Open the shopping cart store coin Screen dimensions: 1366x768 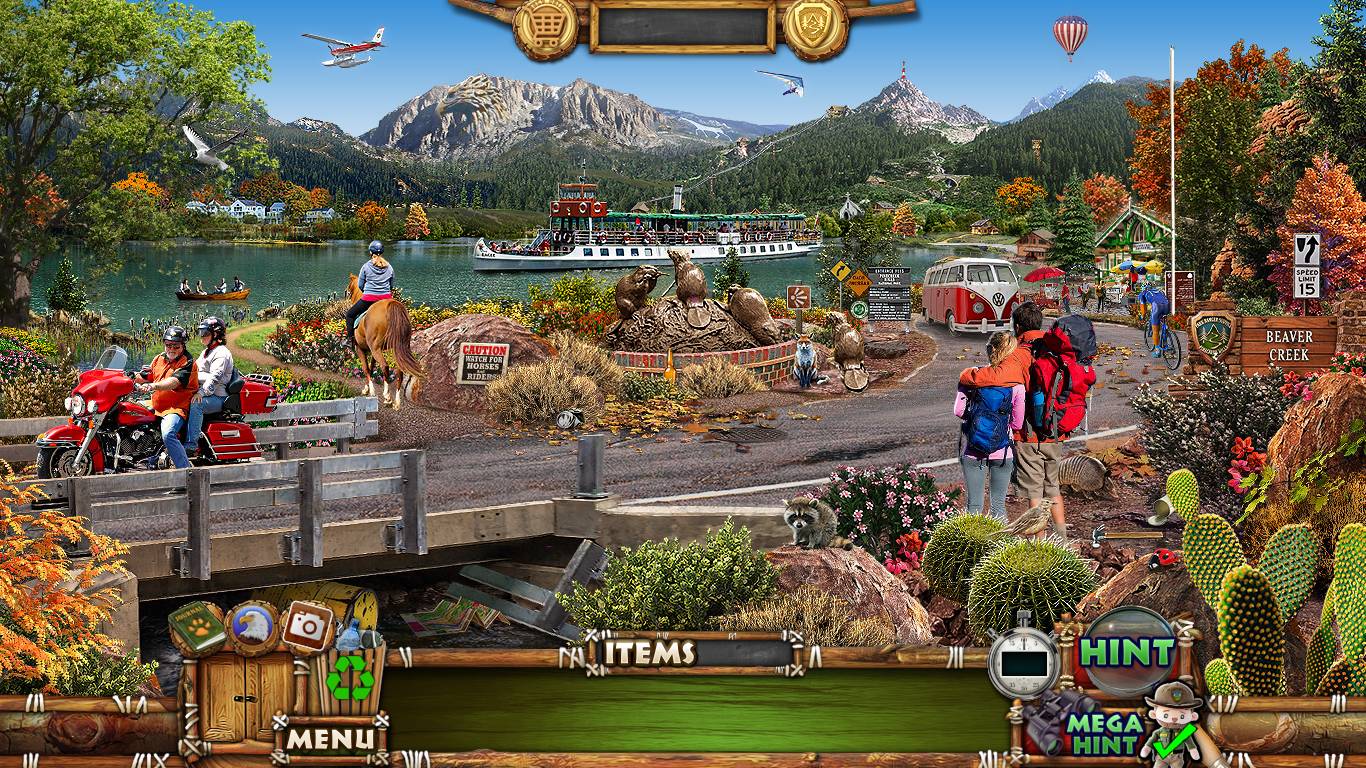click(545, 27)
